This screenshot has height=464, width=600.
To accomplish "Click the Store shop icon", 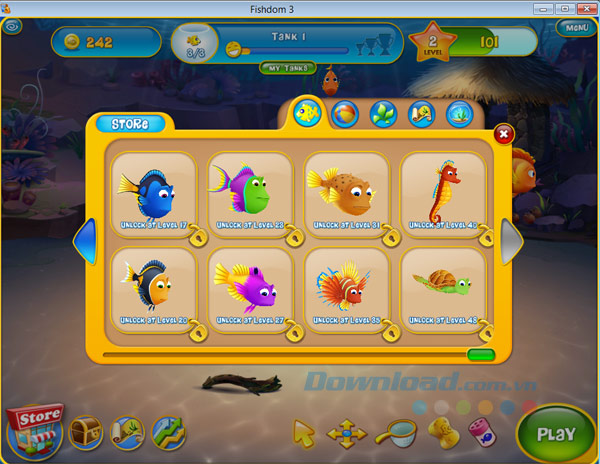I will (34, 430).
